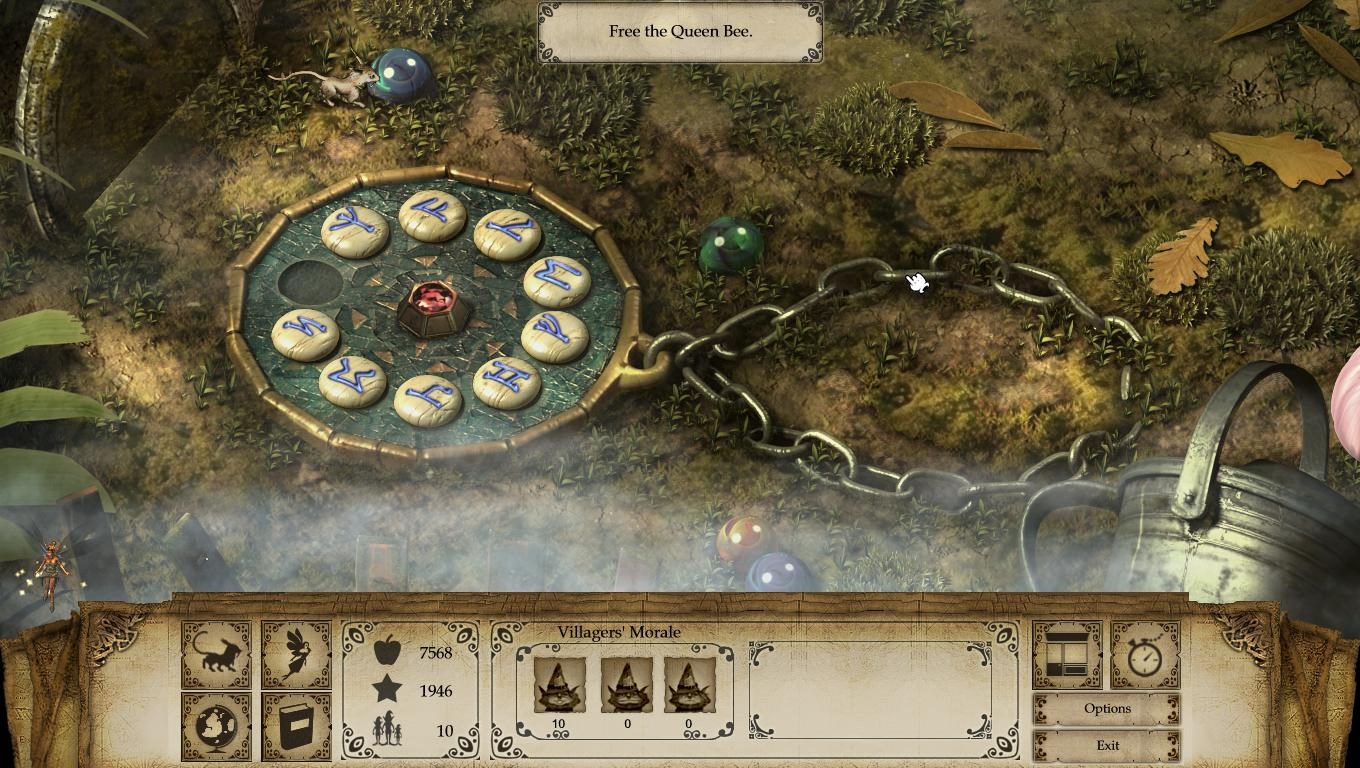Choose the F-shaped rune stone
The width and height of the screenshot is (1360, 768).
point(432,216)
